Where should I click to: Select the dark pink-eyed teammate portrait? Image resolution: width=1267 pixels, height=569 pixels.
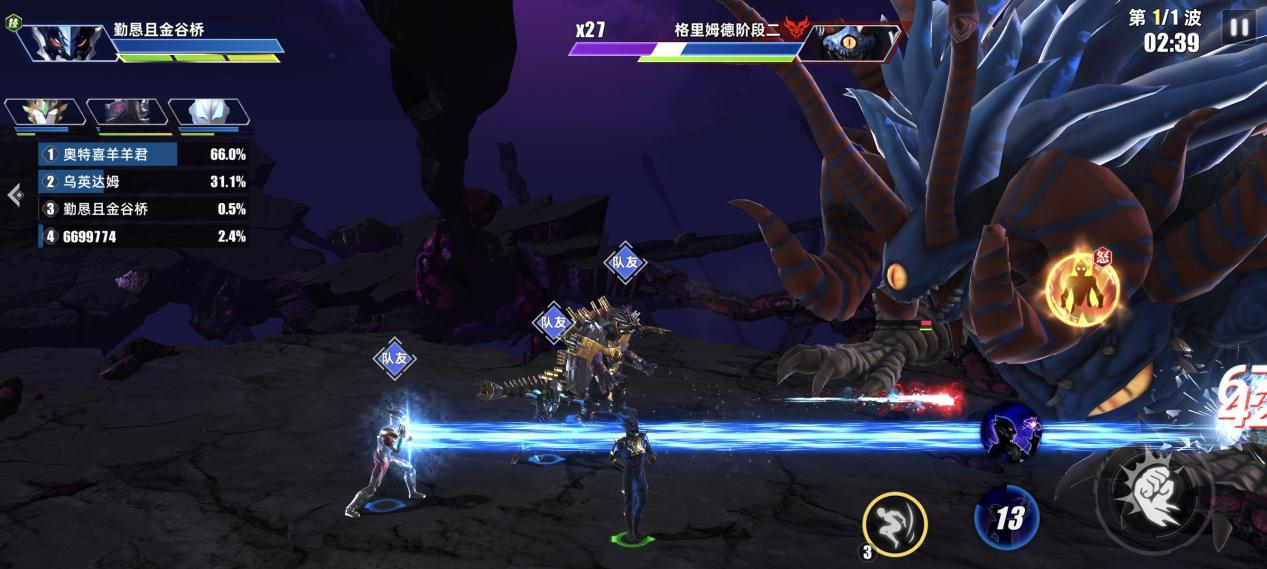[x=125, y=113]
